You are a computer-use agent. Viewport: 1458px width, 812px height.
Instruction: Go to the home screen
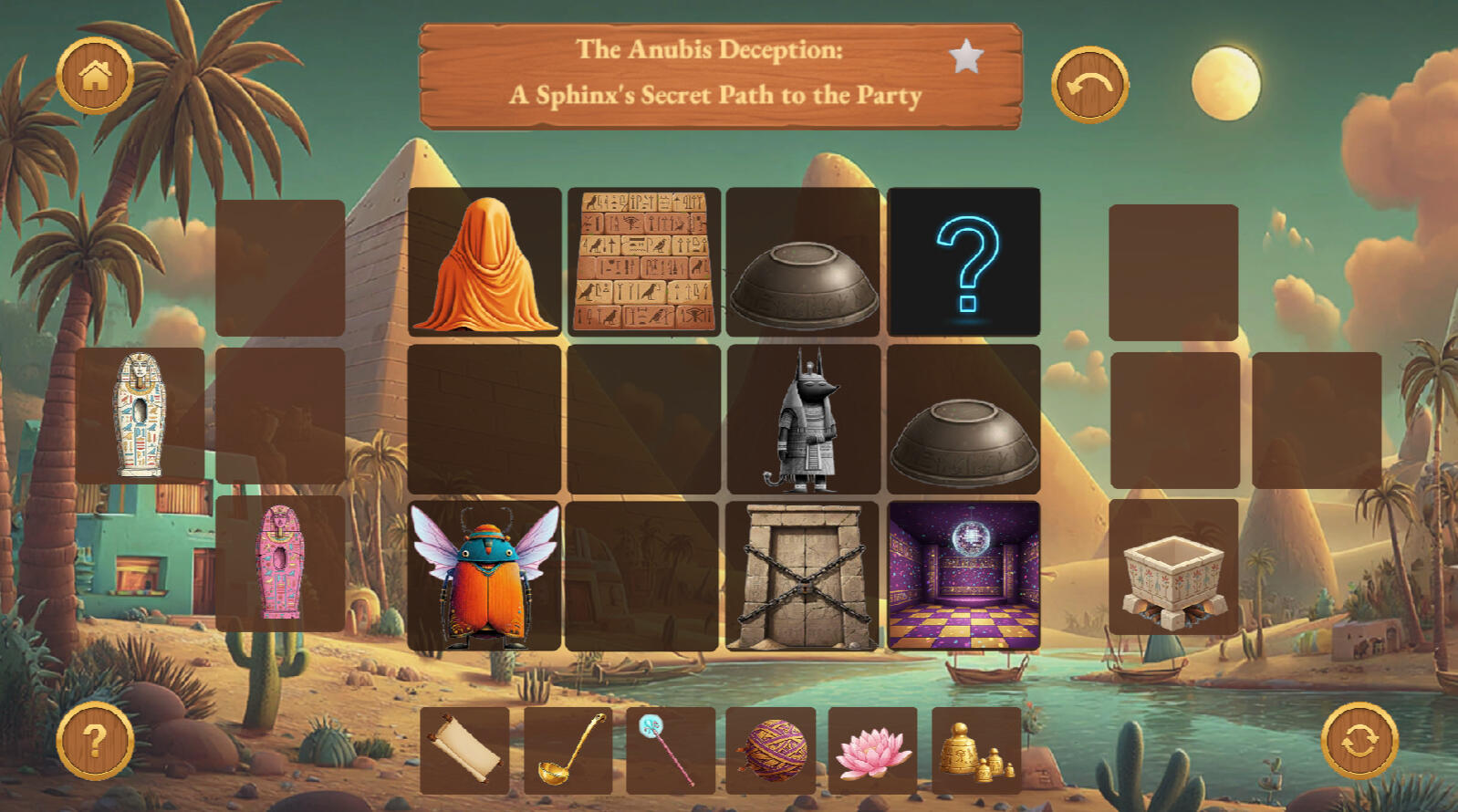[95, 76]
